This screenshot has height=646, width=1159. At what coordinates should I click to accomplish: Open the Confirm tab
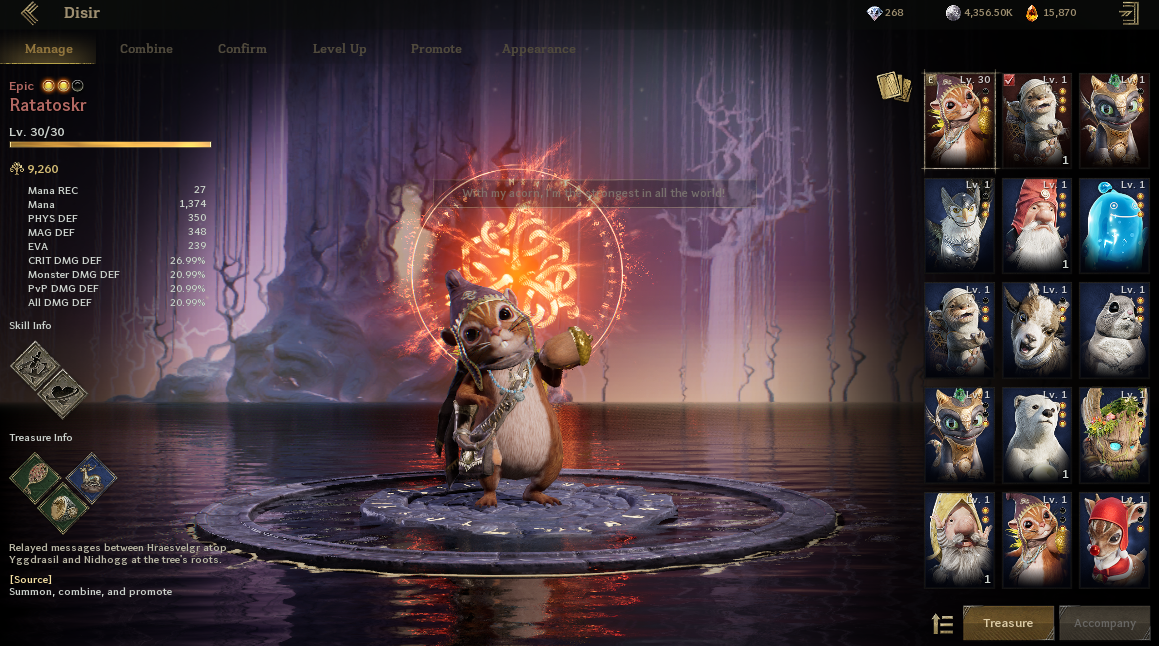[x=242, y=49]
